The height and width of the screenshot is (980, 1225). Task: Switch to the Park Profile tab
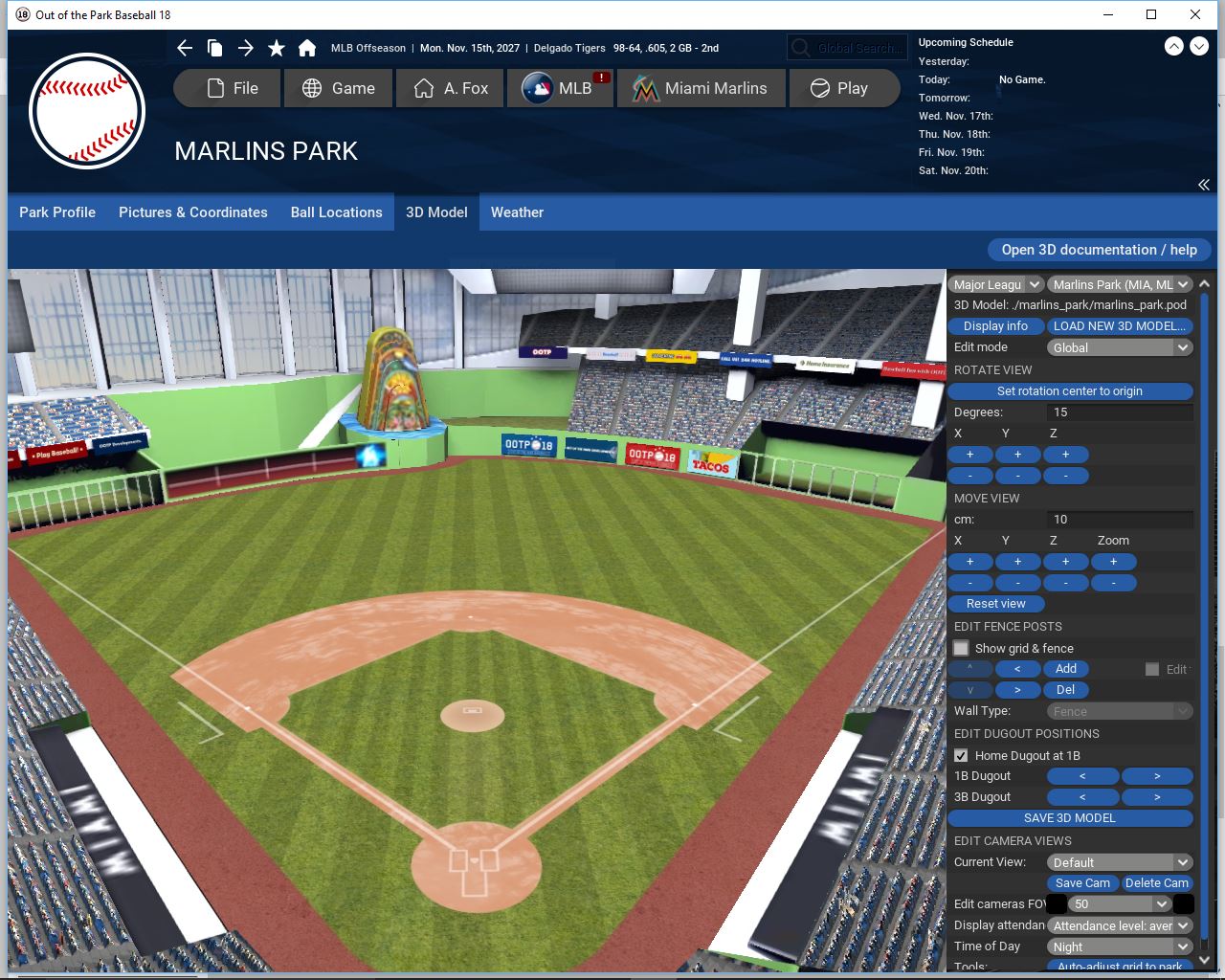point(57,212)
